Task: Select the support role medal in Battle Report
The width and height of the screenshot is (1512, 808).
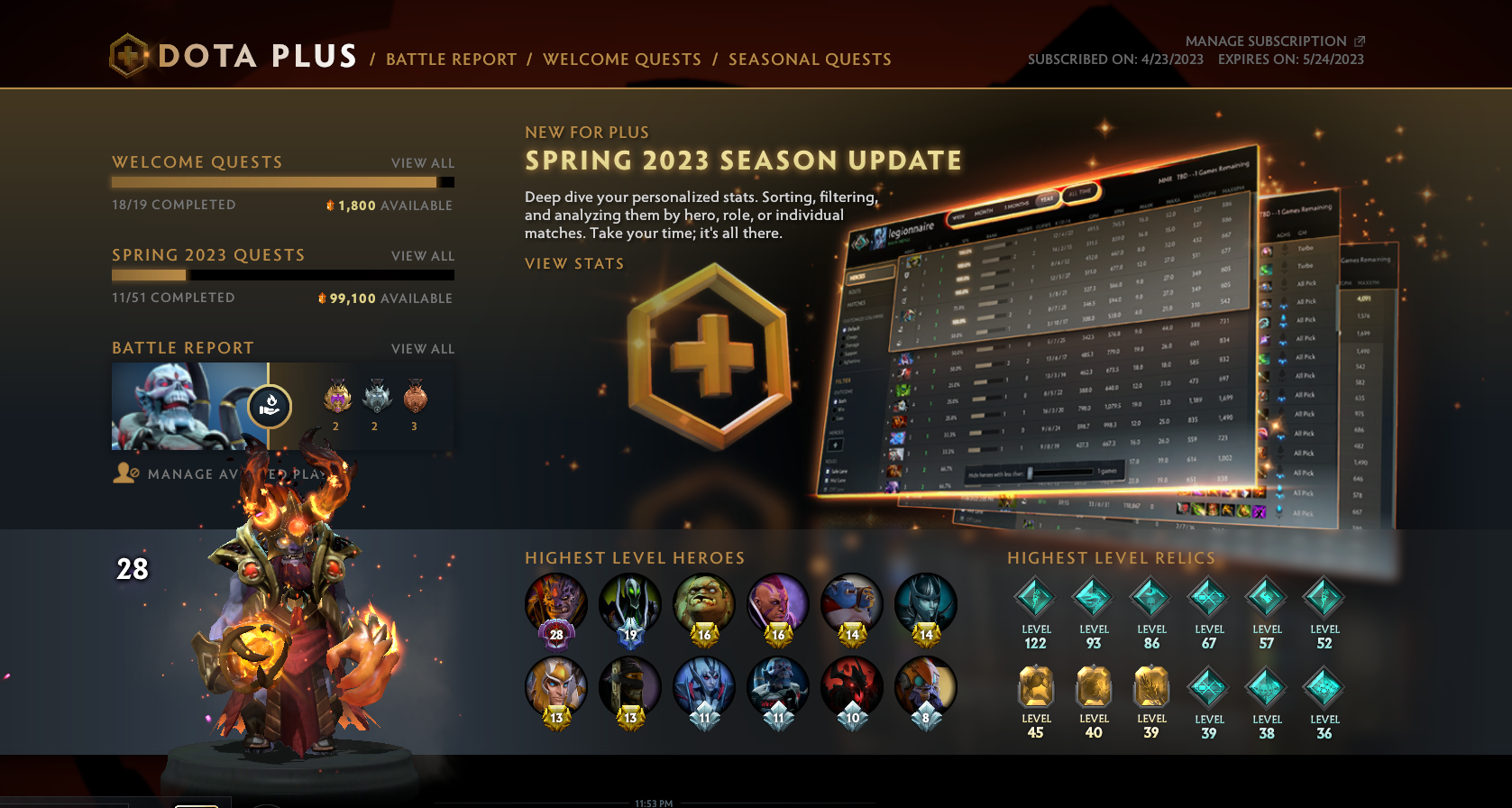Action: 270,407
